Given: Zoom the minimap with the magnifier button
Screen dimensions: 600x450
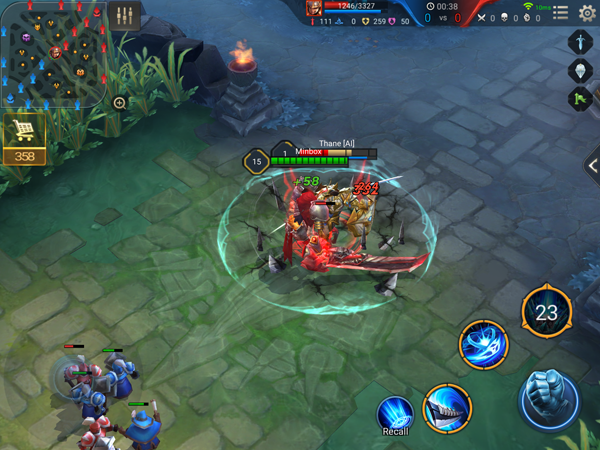Looking at the screenshot, I should (x=120, y=103).
